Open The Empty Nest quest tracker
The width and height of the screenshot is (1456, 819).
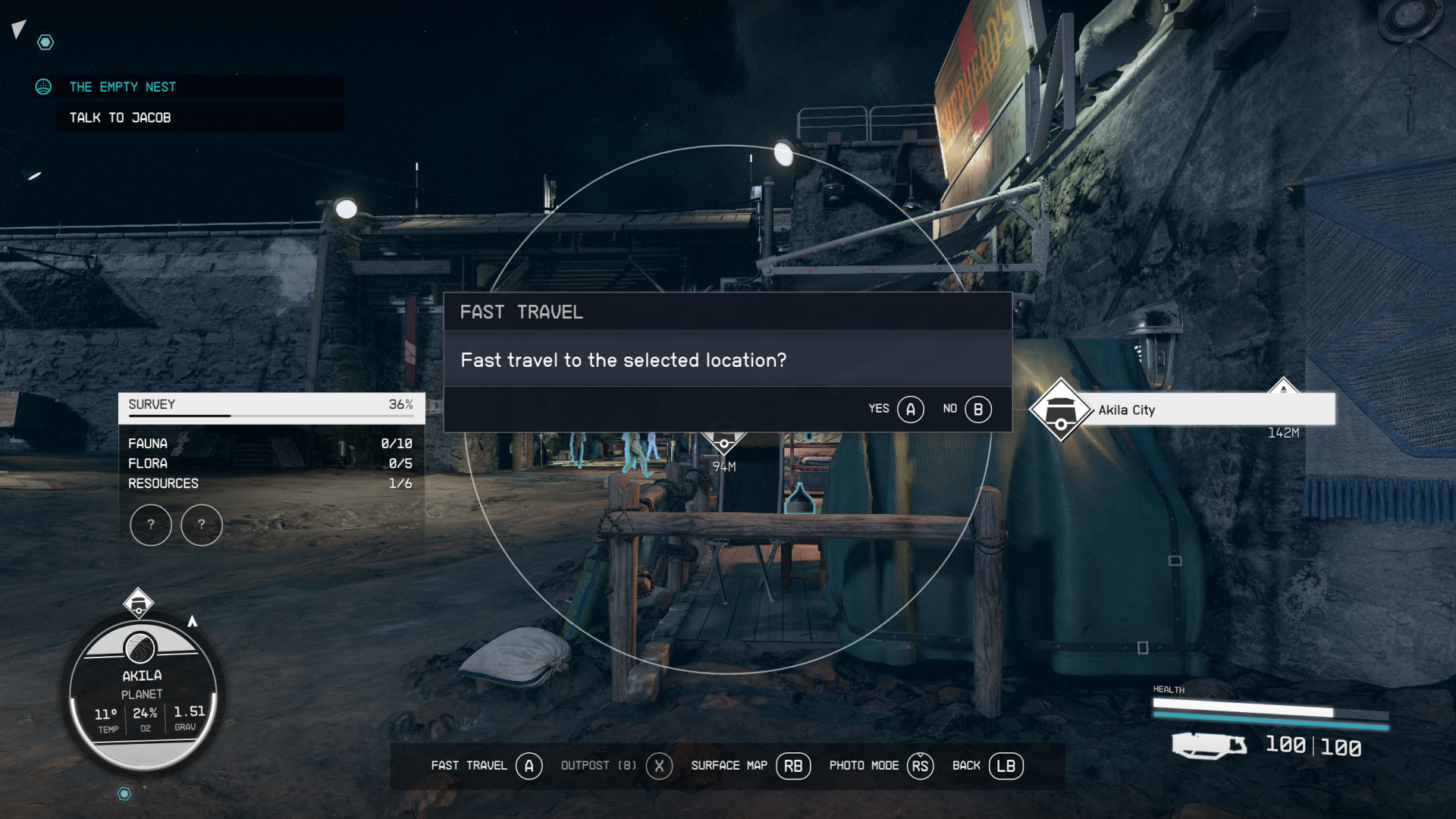123,87
